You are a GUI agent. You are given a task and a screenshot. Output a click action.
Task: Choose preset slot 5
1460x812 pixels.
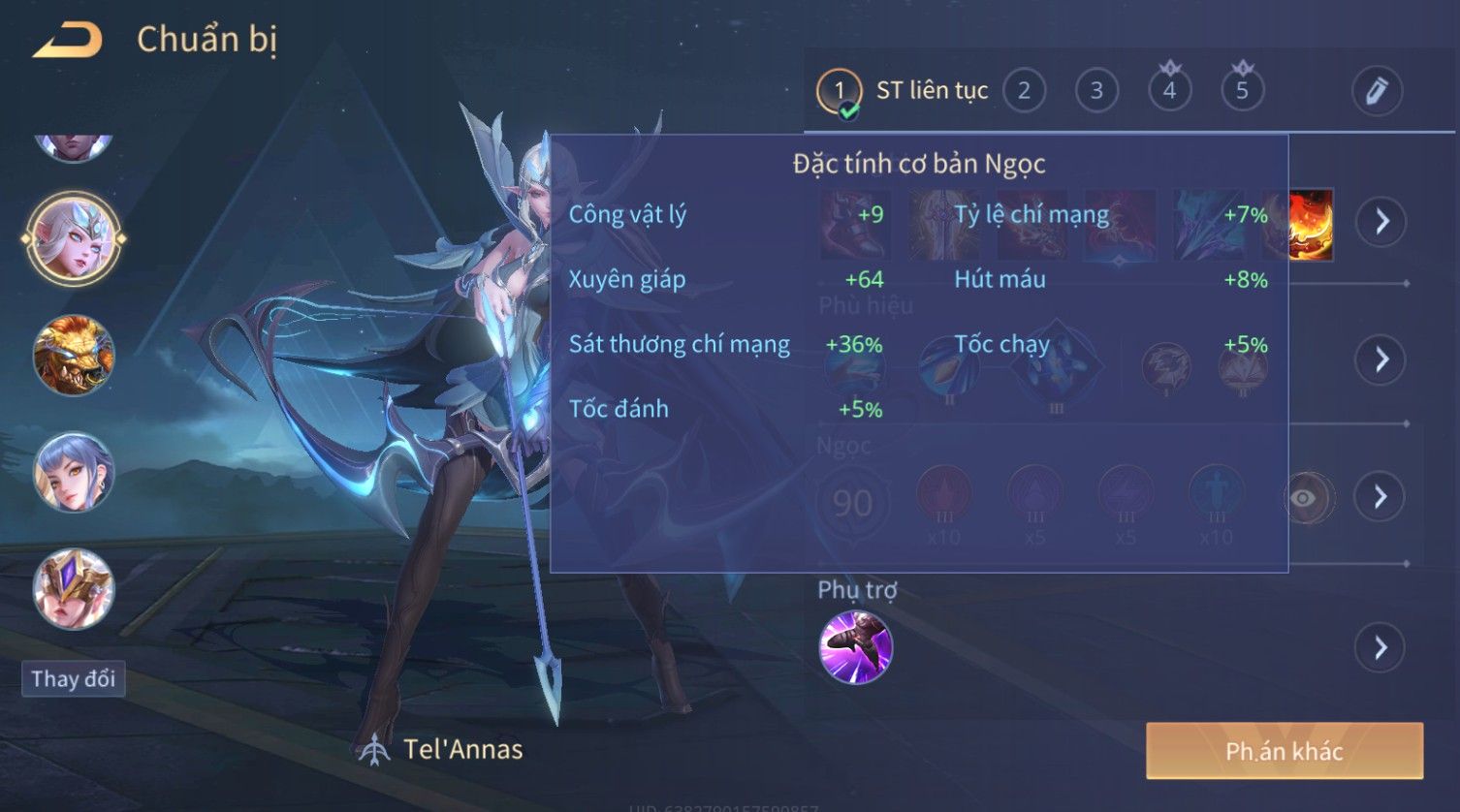tap(1242, 91)
